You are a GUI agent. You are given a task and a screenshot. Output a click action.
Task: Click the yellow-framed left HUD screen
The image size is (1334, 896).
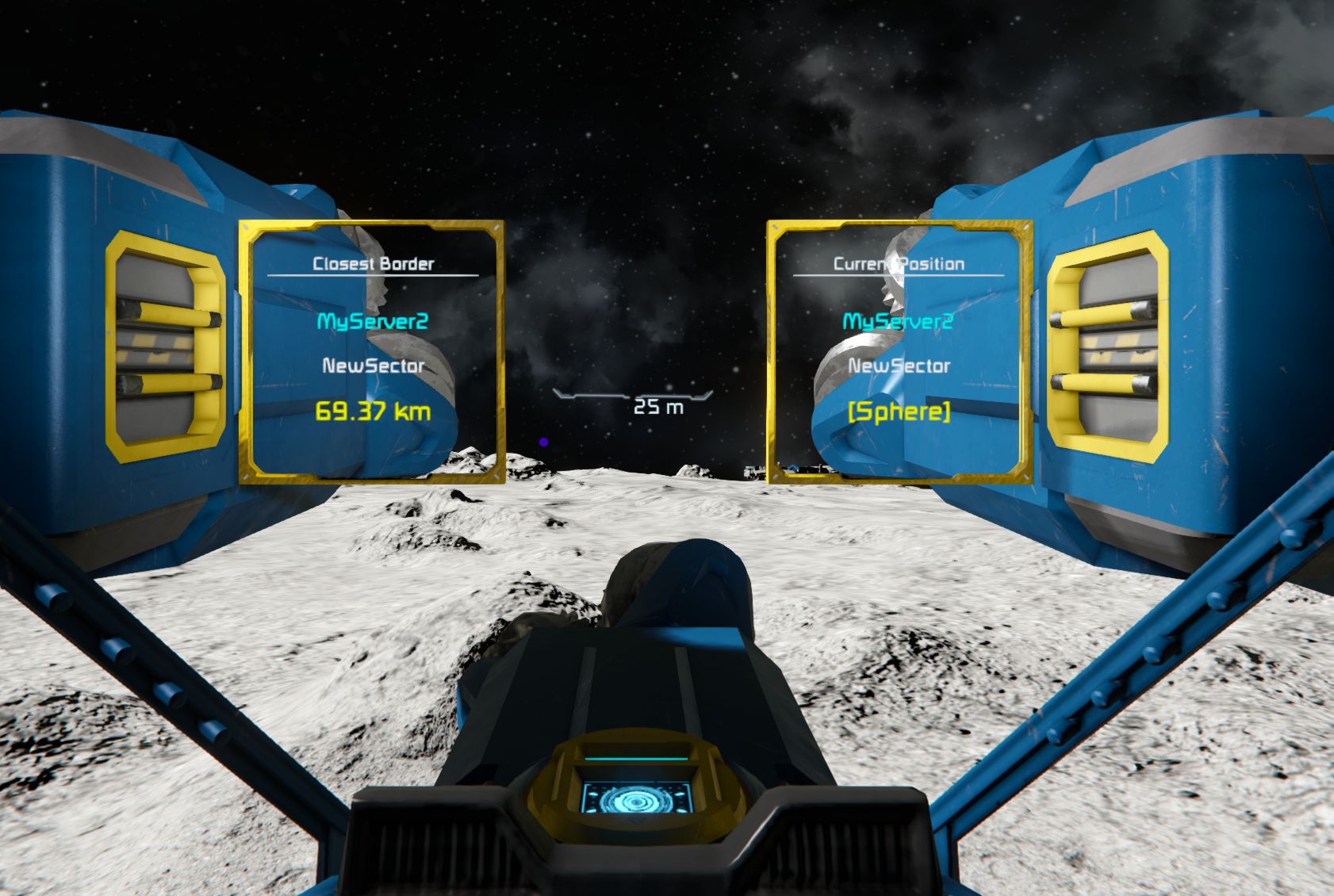click(373, 353)
